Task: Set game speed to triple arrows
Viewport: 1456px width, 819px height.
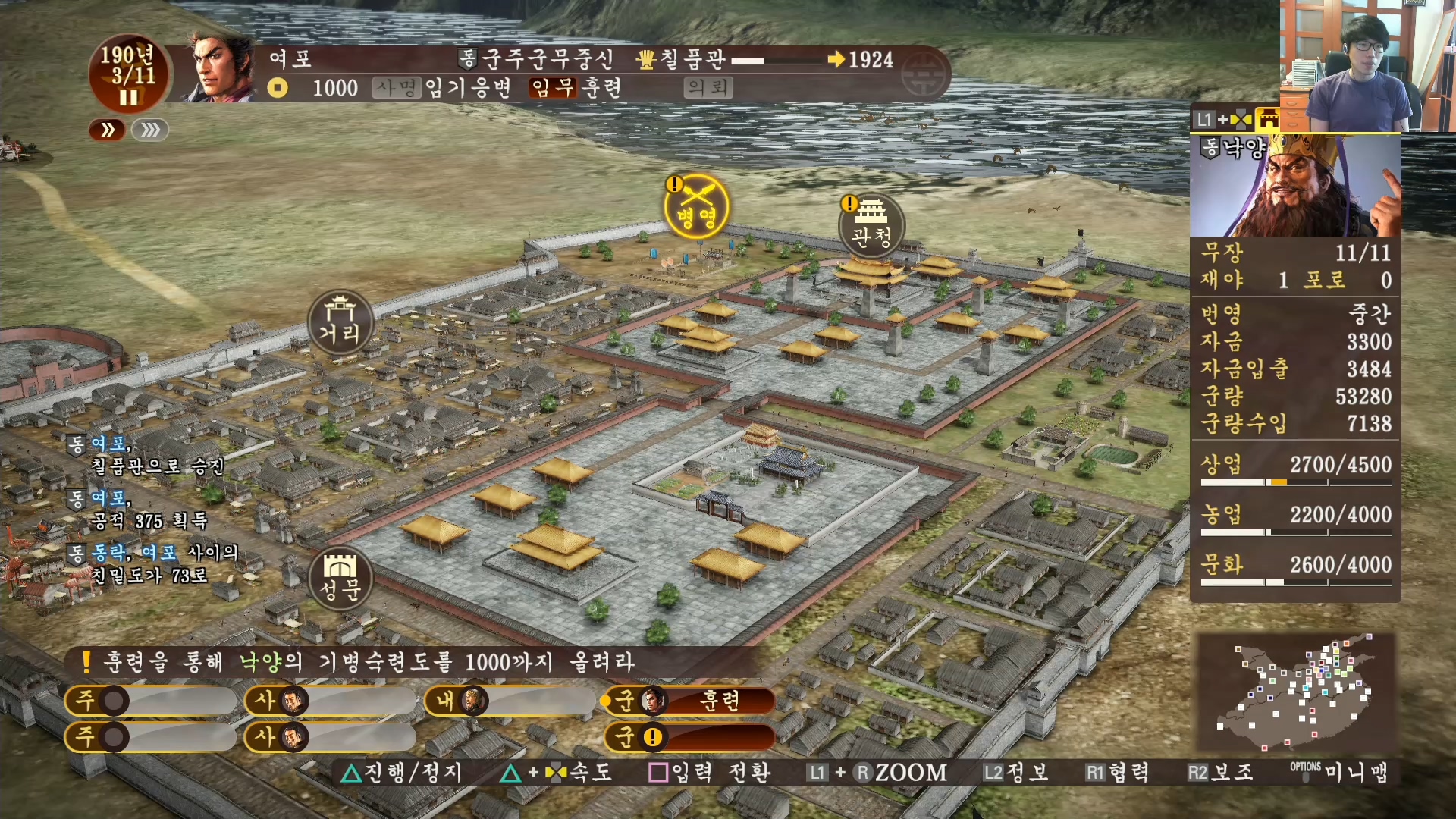Action: (150, 130)
